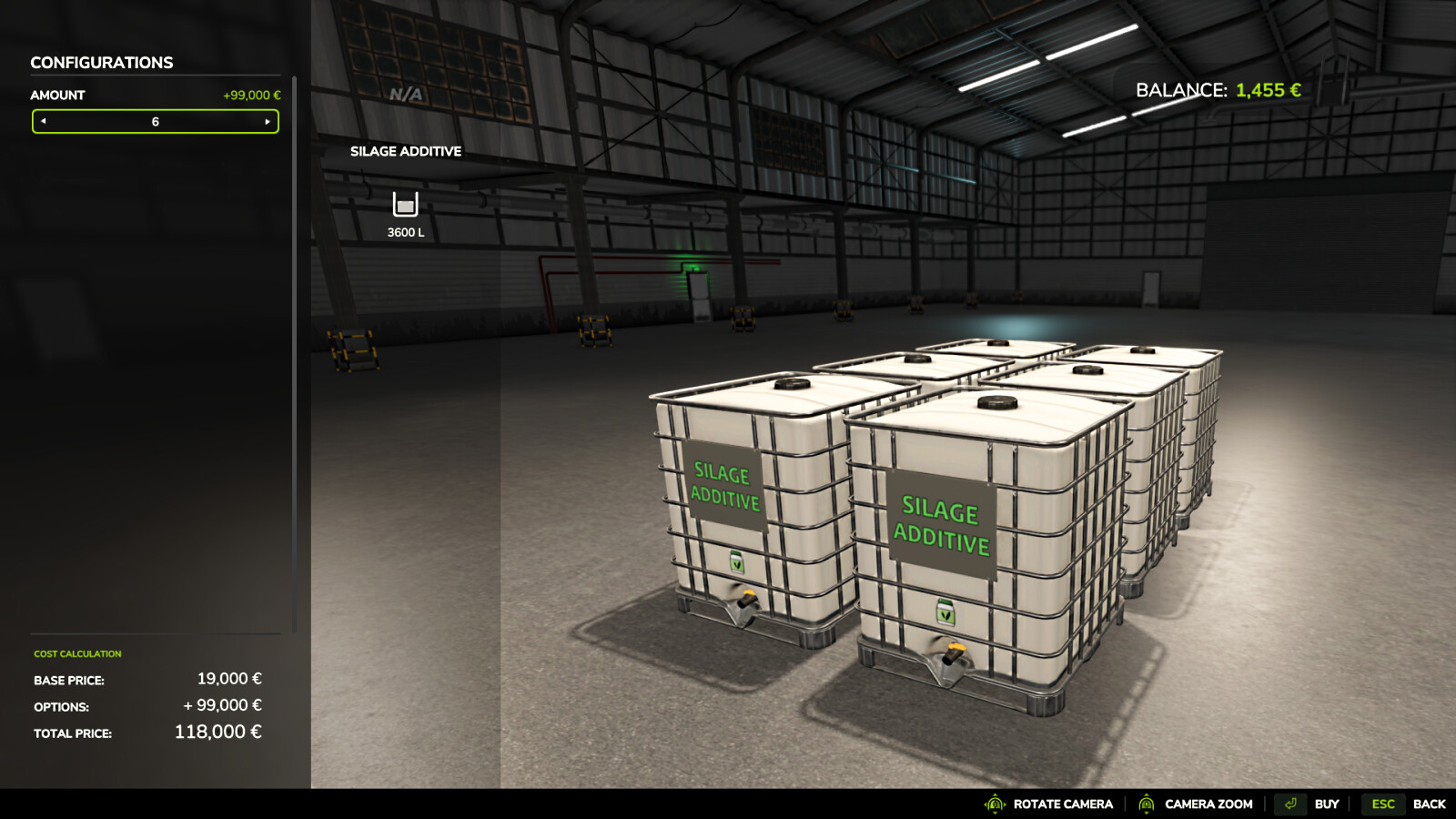Click the Camera Zoom icon in bottom bar
1456x819 pixels.
tap(1148, 804)
